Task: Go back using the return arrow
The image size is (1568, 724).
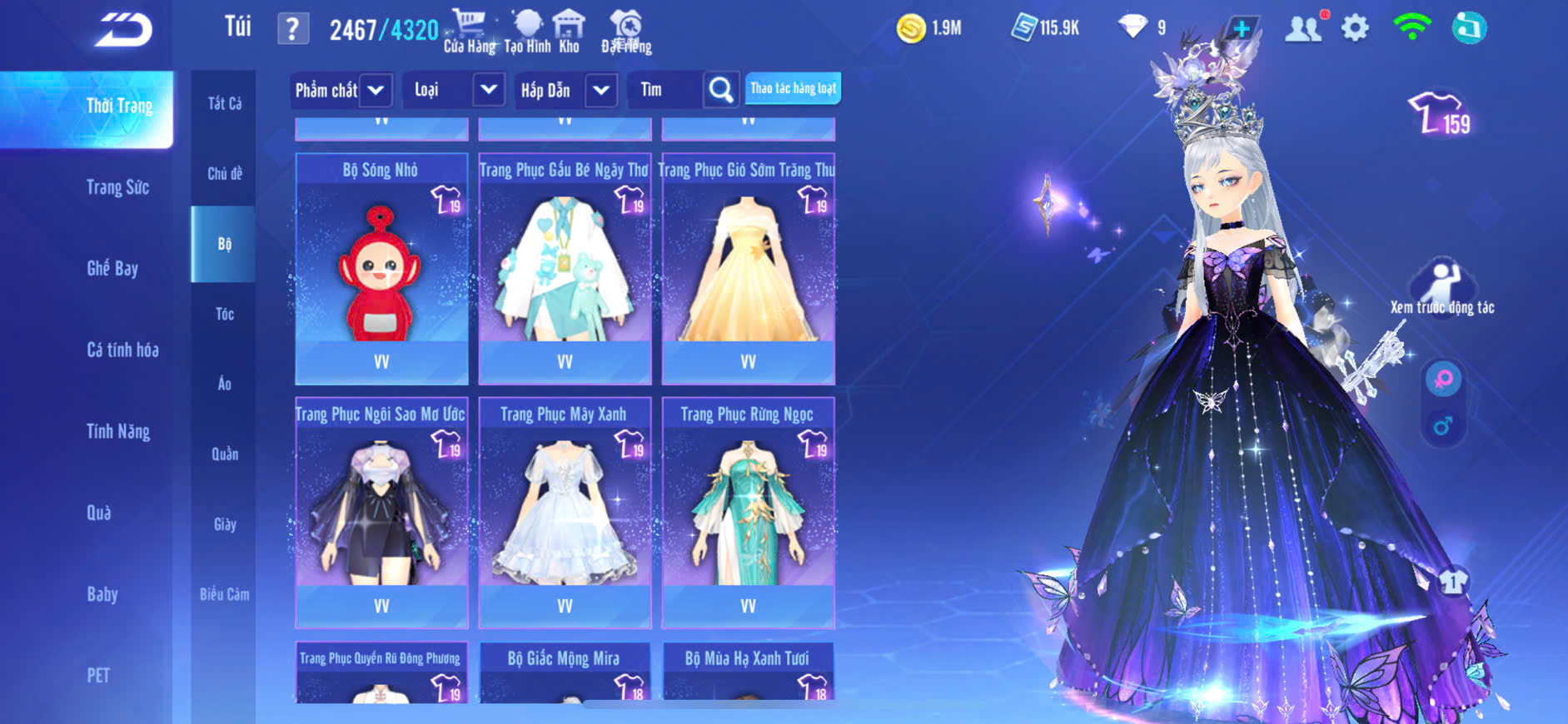Action: tap(123, 30)
